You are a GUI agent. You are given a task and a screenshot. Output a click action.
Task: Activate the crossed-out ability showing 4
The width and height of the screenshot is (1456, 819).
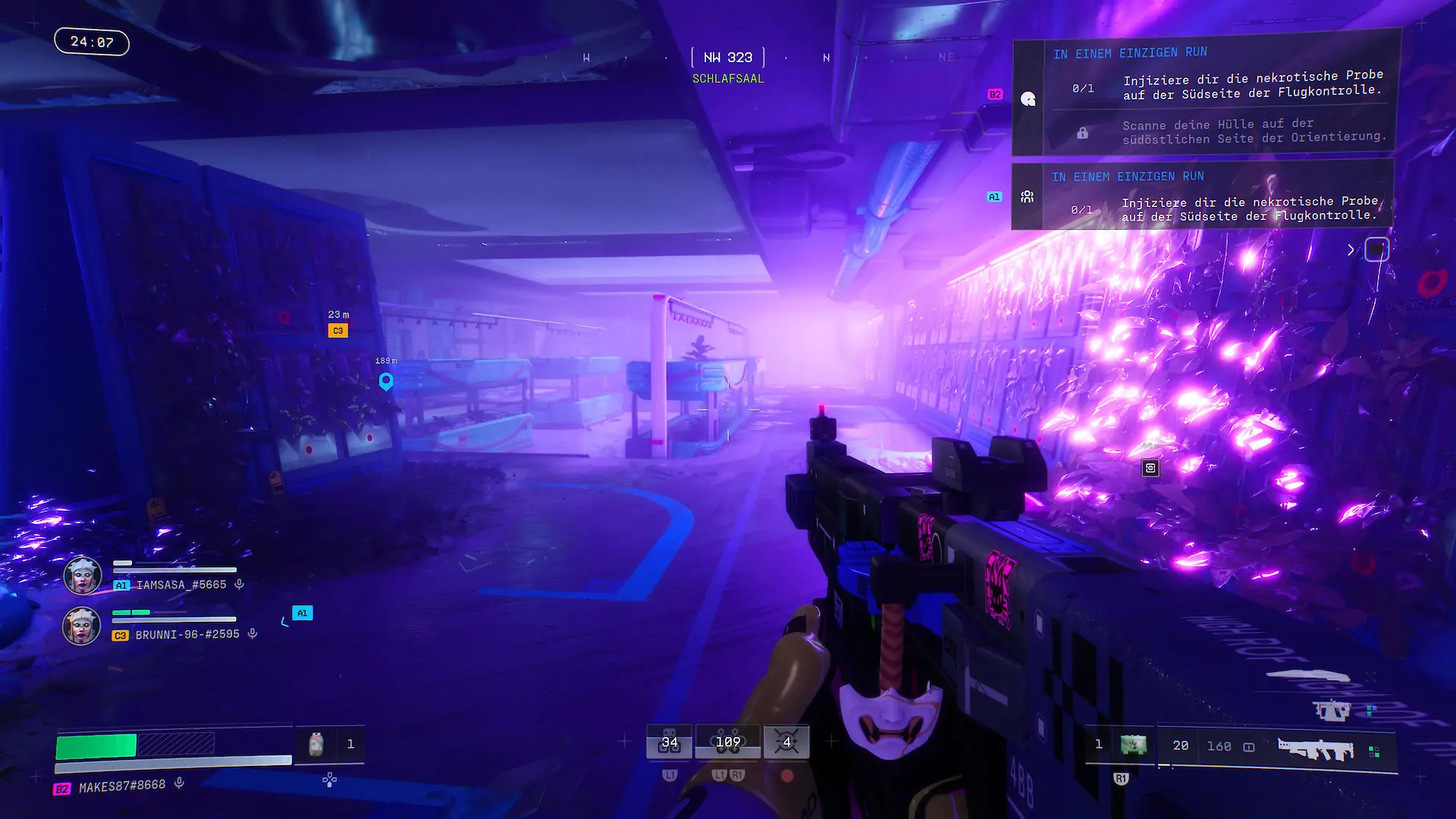click(x=786, y=742)
